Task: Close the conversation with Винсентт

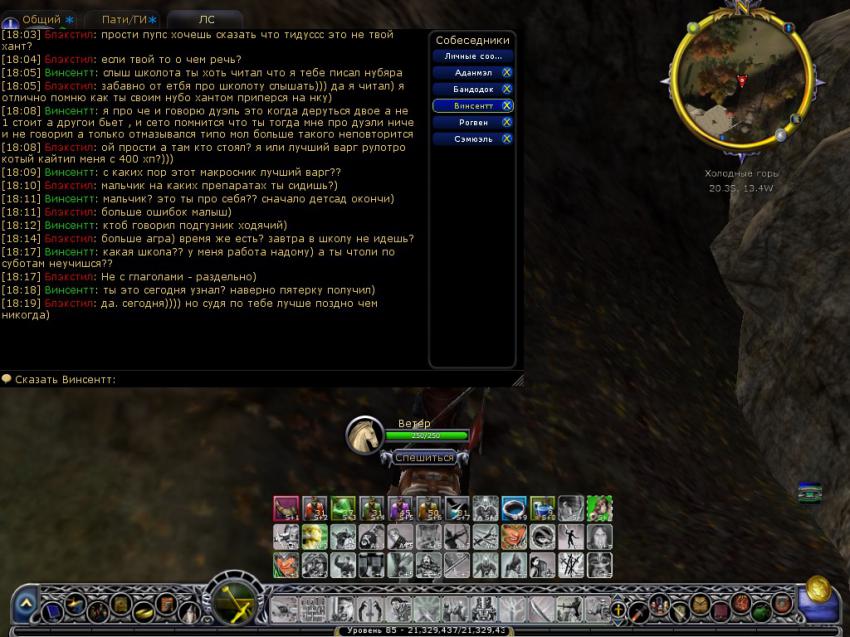Action: click(x=507, y=105)
